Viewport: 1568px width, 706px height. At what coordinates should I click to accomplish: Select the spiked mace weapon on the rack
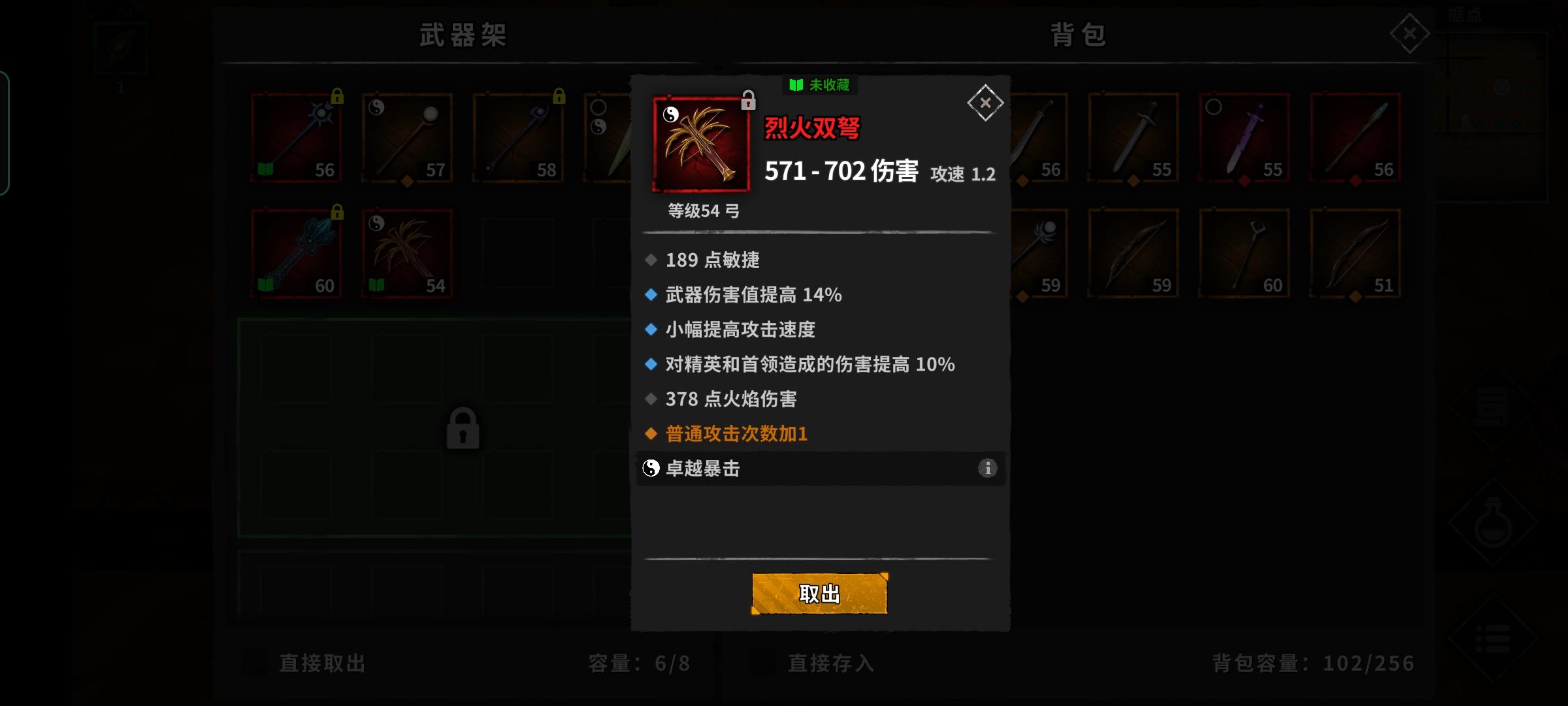[296, 139]
